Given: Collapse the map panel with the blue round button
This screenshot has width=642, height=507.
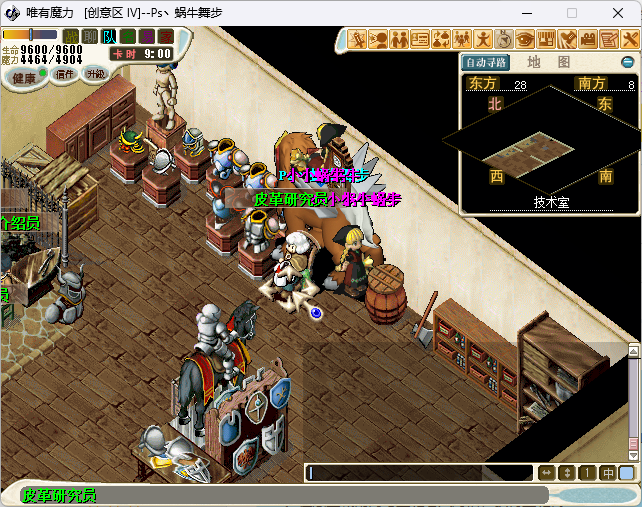Looking at the screenshot, I should (628, 62).
